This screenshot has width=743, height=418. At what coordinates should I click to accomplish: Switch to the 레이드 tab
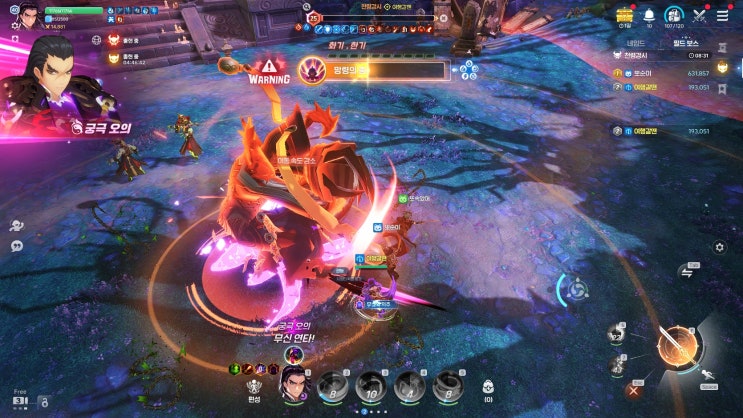click(635, 42)
